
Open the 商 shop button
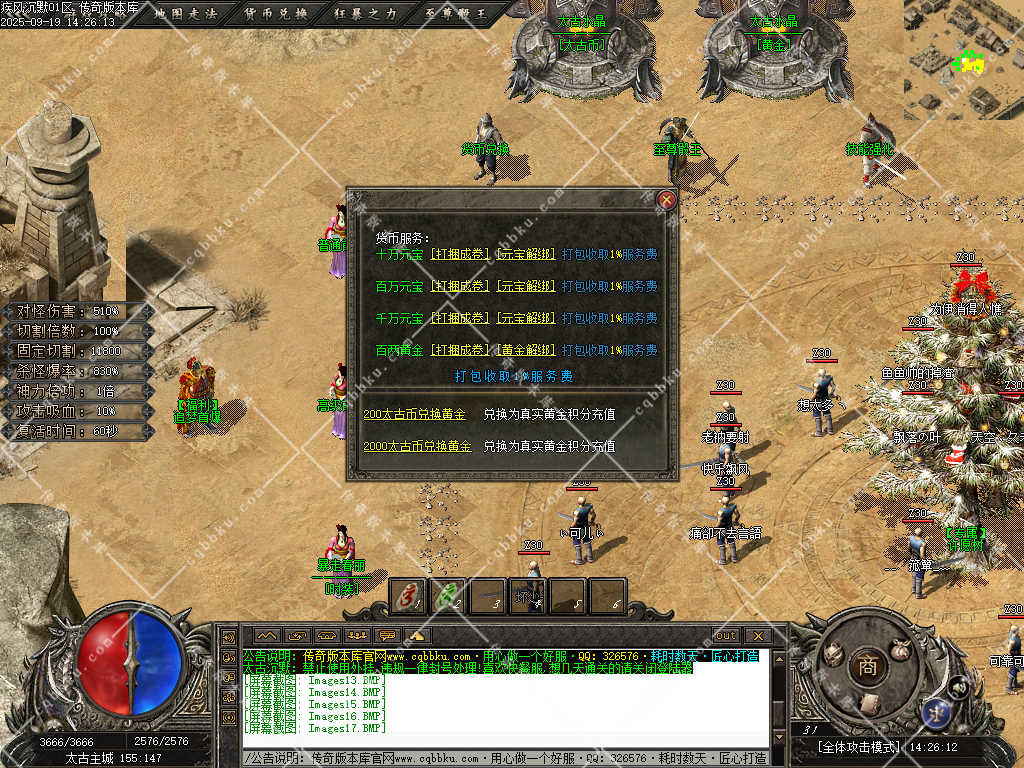click(x=866, y=667)
